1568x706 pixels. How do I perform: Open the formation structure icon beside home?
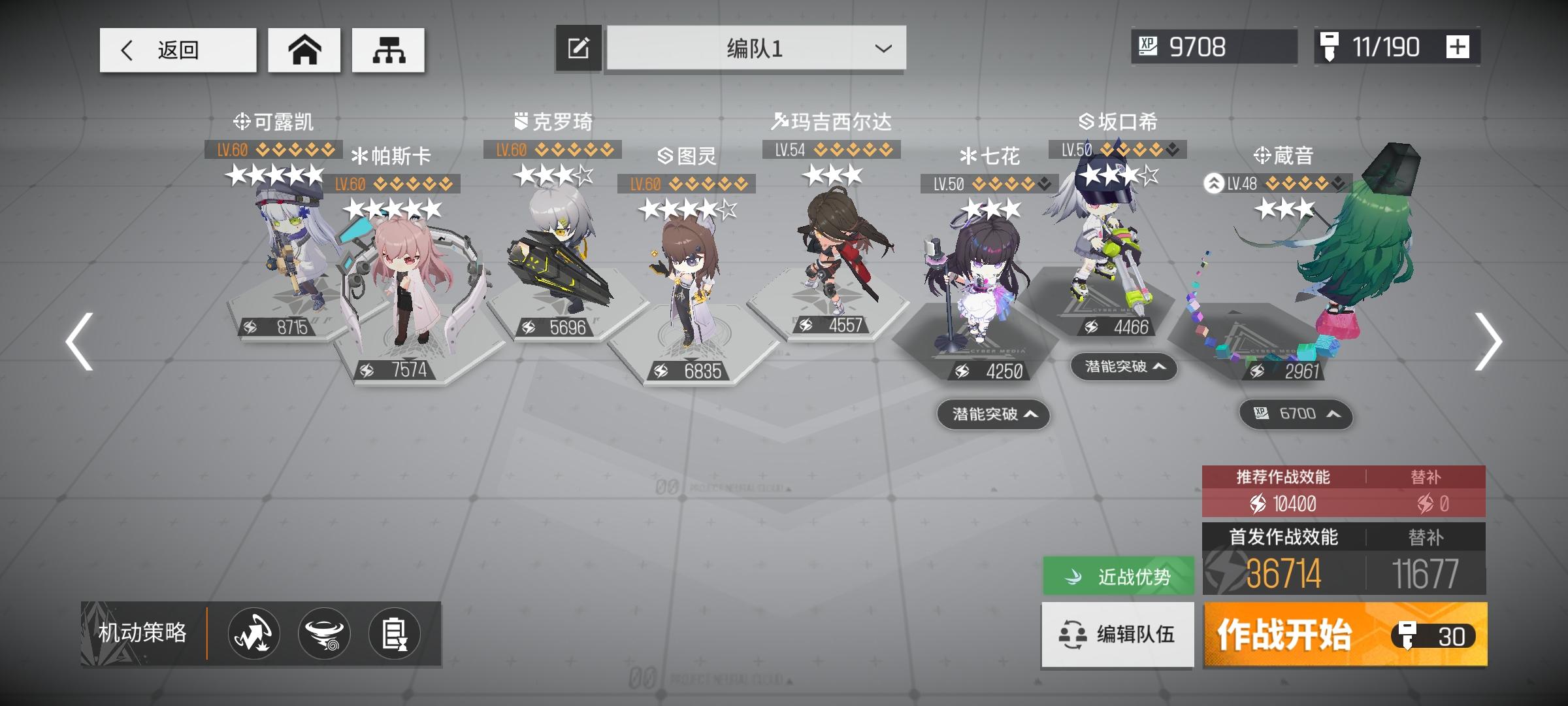click(388, 49)
